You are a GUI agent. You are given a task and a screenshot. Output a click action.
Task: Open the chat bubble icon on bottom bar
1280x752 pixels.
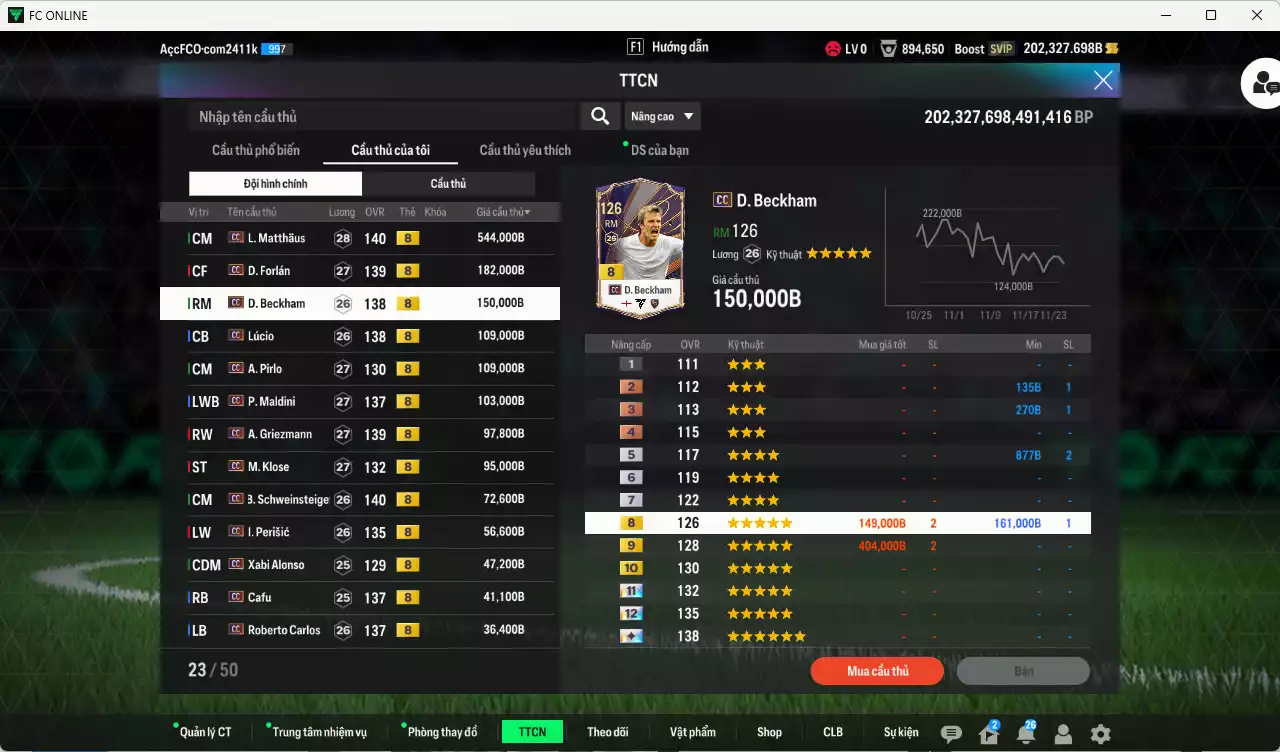(x=950, y=732)
